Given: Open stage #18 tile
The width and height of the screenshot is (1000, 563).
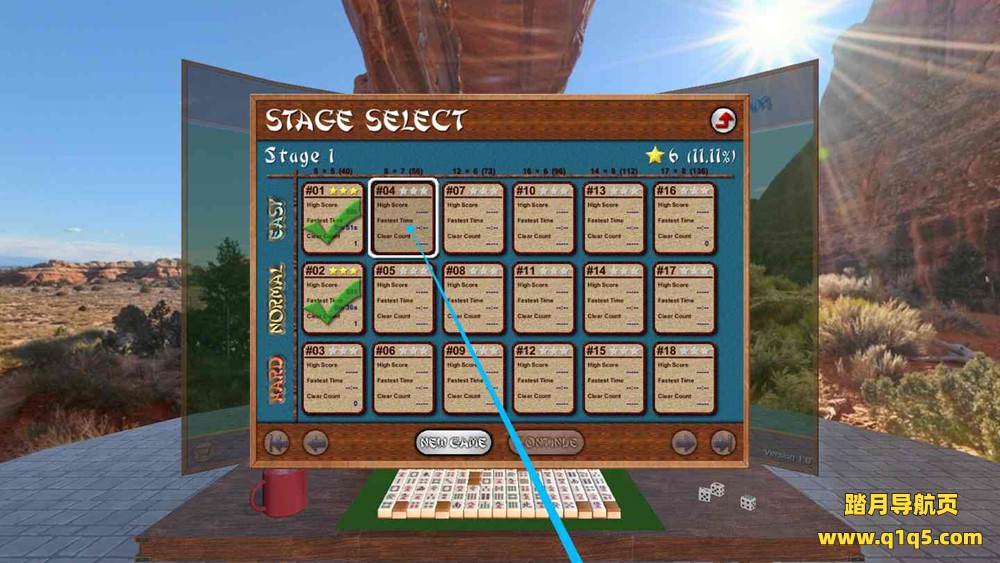Looking at the screenshot, I should [x=685, y=378].
